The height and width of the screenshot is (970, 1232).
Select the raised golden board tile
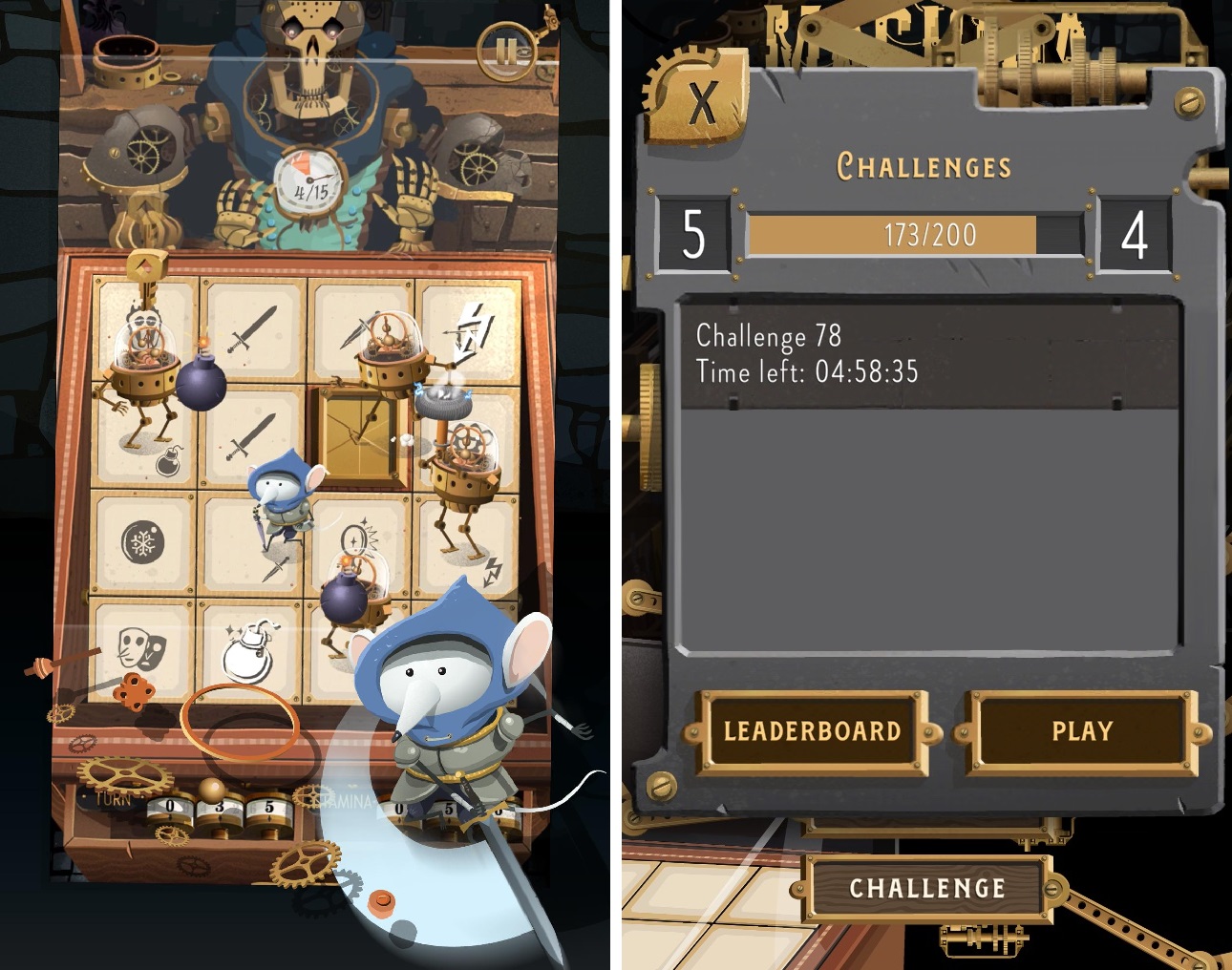(358, 436)
